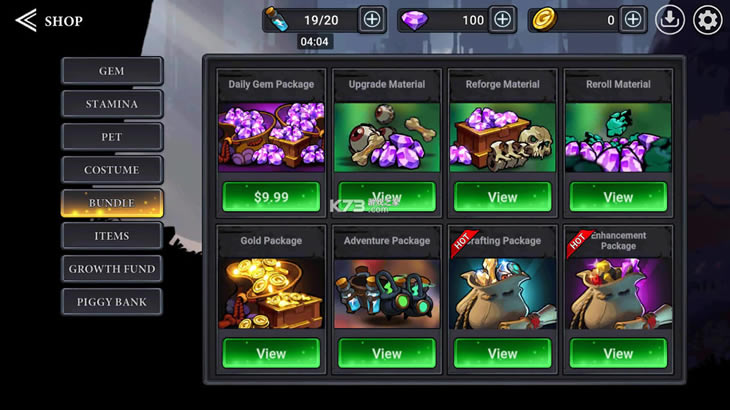The image size is (730, 410).
Task: Go back using the Shop arrow
Action: (x=27, y=20)
